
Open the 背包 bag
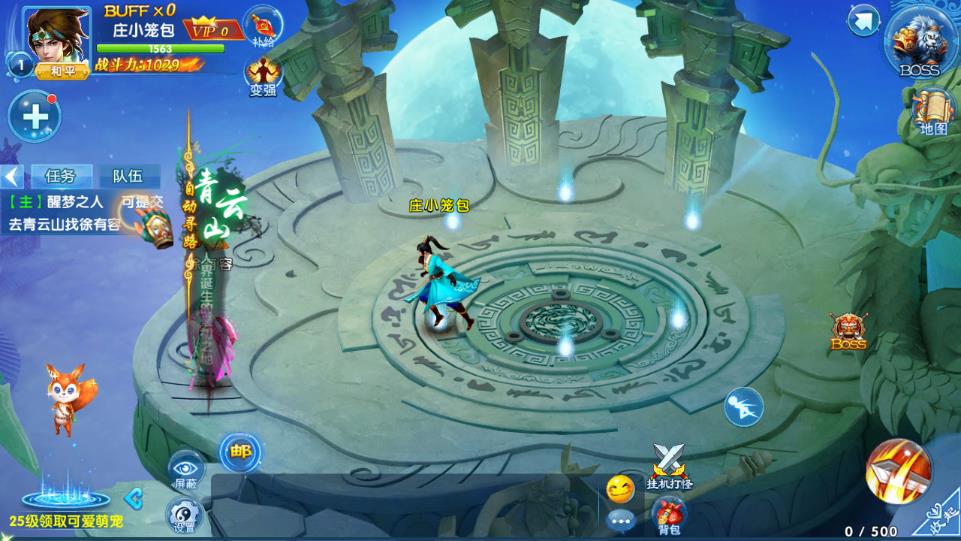(x=669, y=514)
